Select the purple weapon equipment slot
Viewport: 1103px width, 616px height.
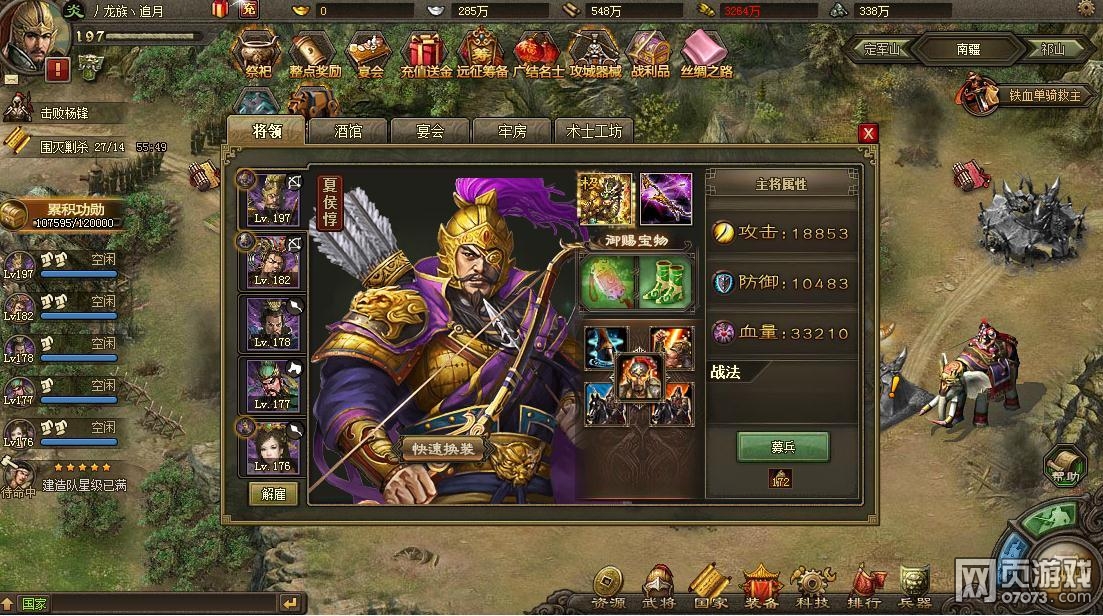click(664, 198)
